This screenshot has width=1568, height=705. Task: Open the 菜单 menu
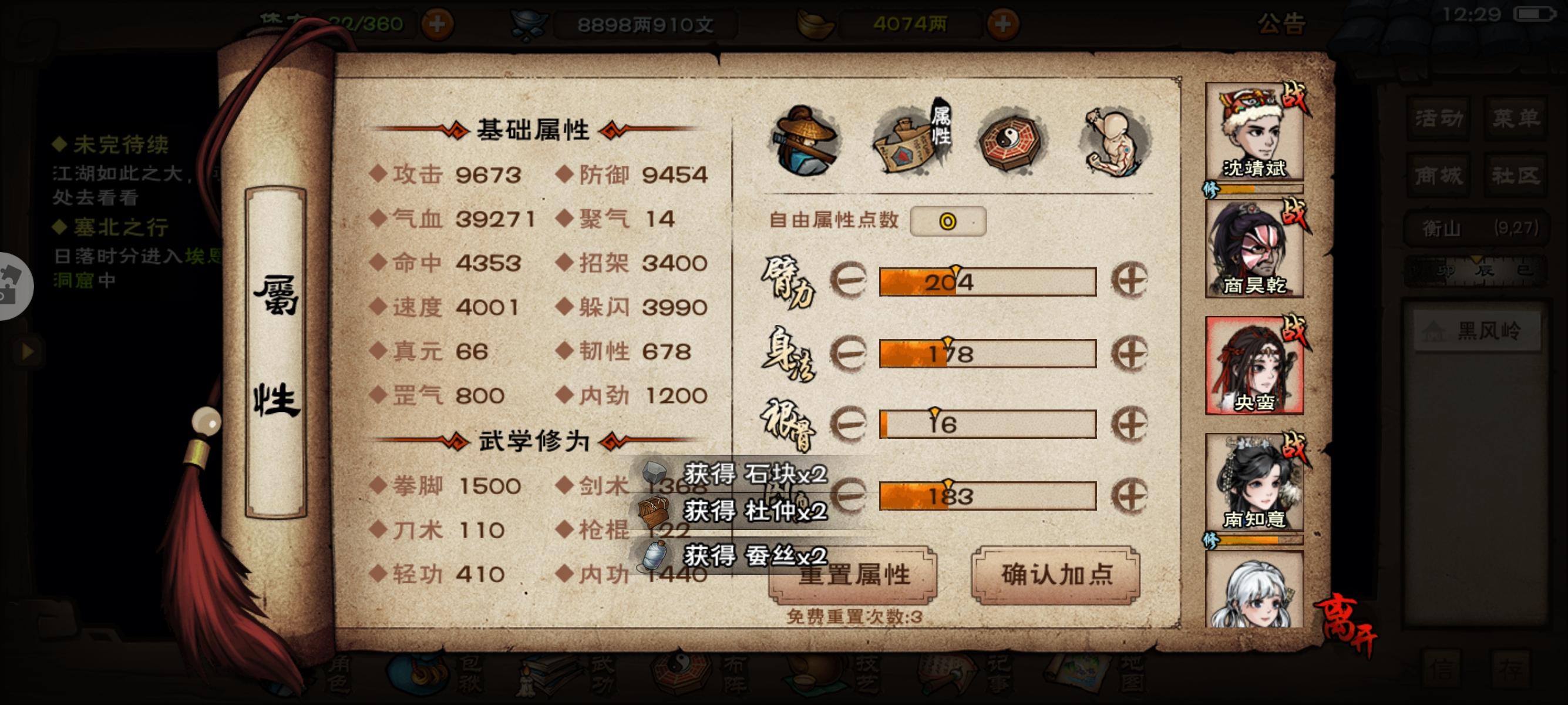pyautogui.click(x=1516, y=119)
